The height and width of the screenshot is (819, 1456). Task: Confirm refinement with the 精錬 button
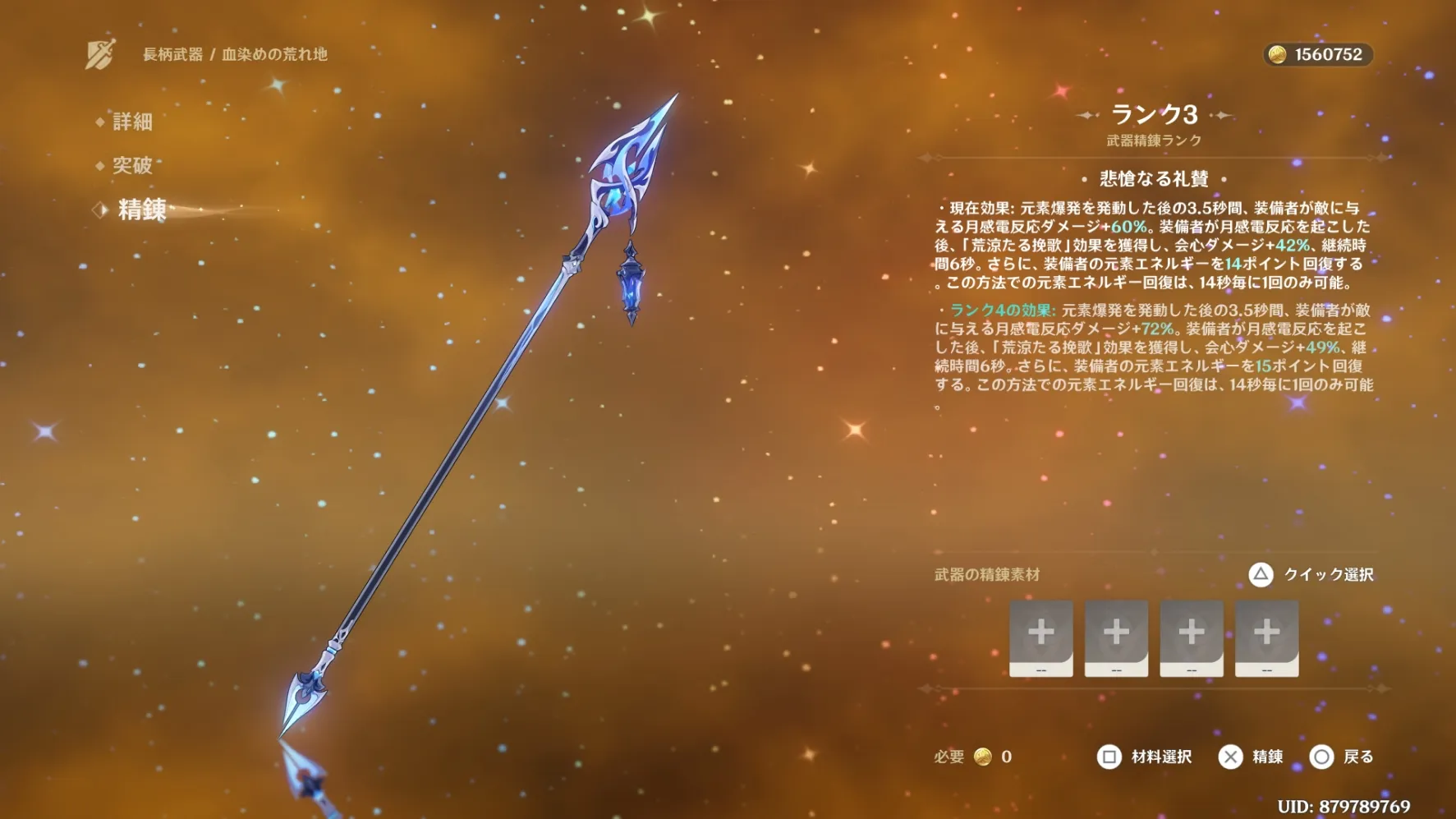pos(1251,757)
